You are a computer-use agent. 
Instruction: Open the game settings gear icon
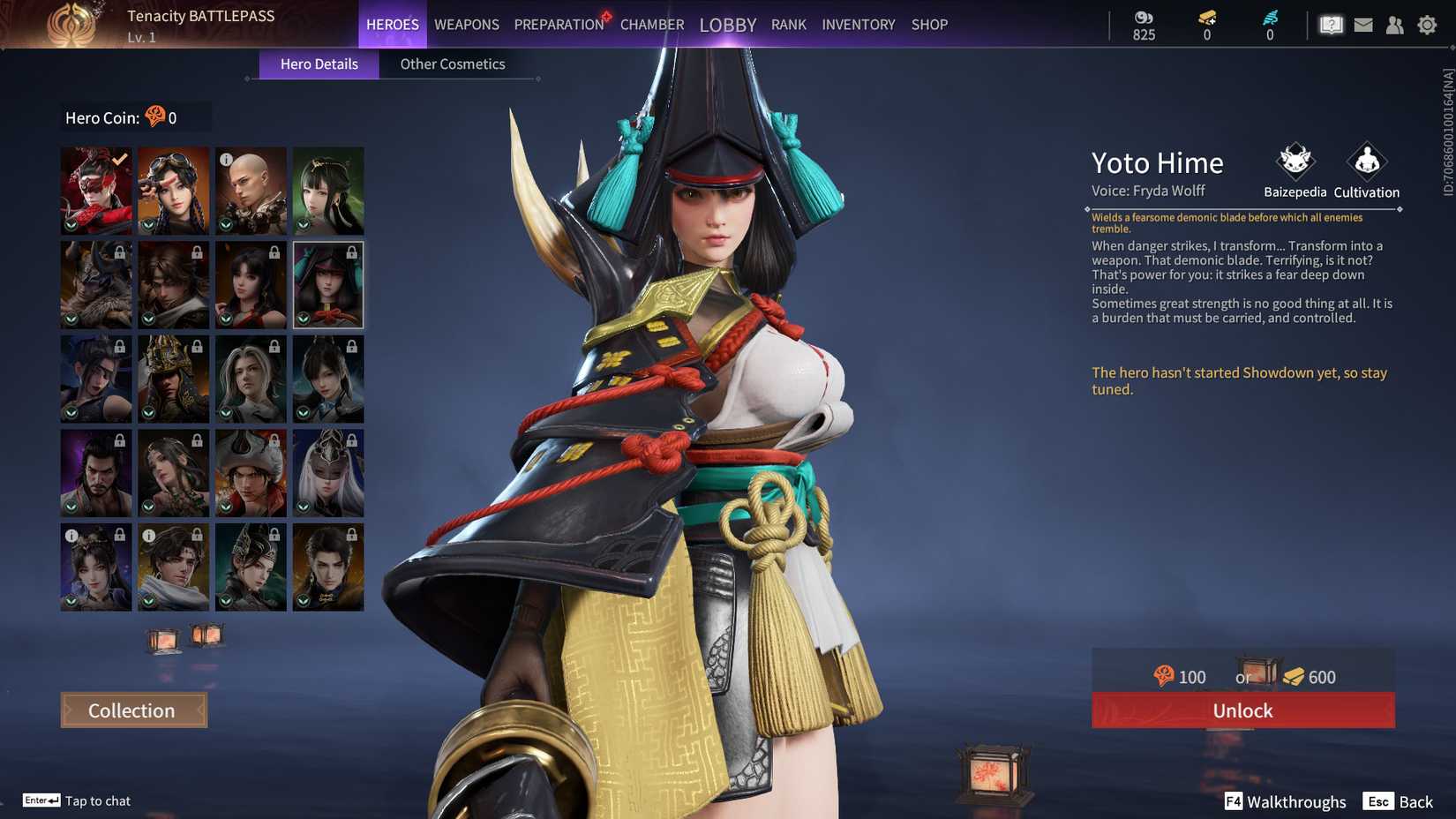pyautogui.click(x=1428, y=25)
